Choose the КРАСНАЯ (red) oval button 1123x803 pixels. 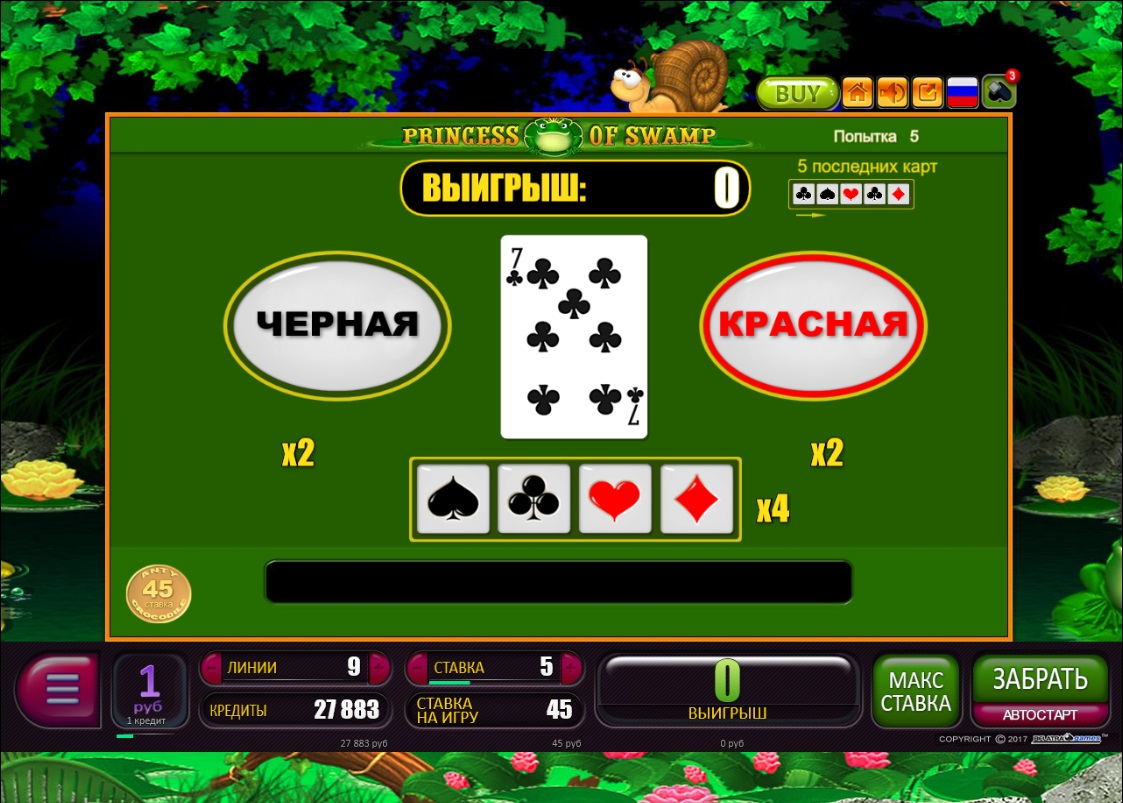pos(813,324)
